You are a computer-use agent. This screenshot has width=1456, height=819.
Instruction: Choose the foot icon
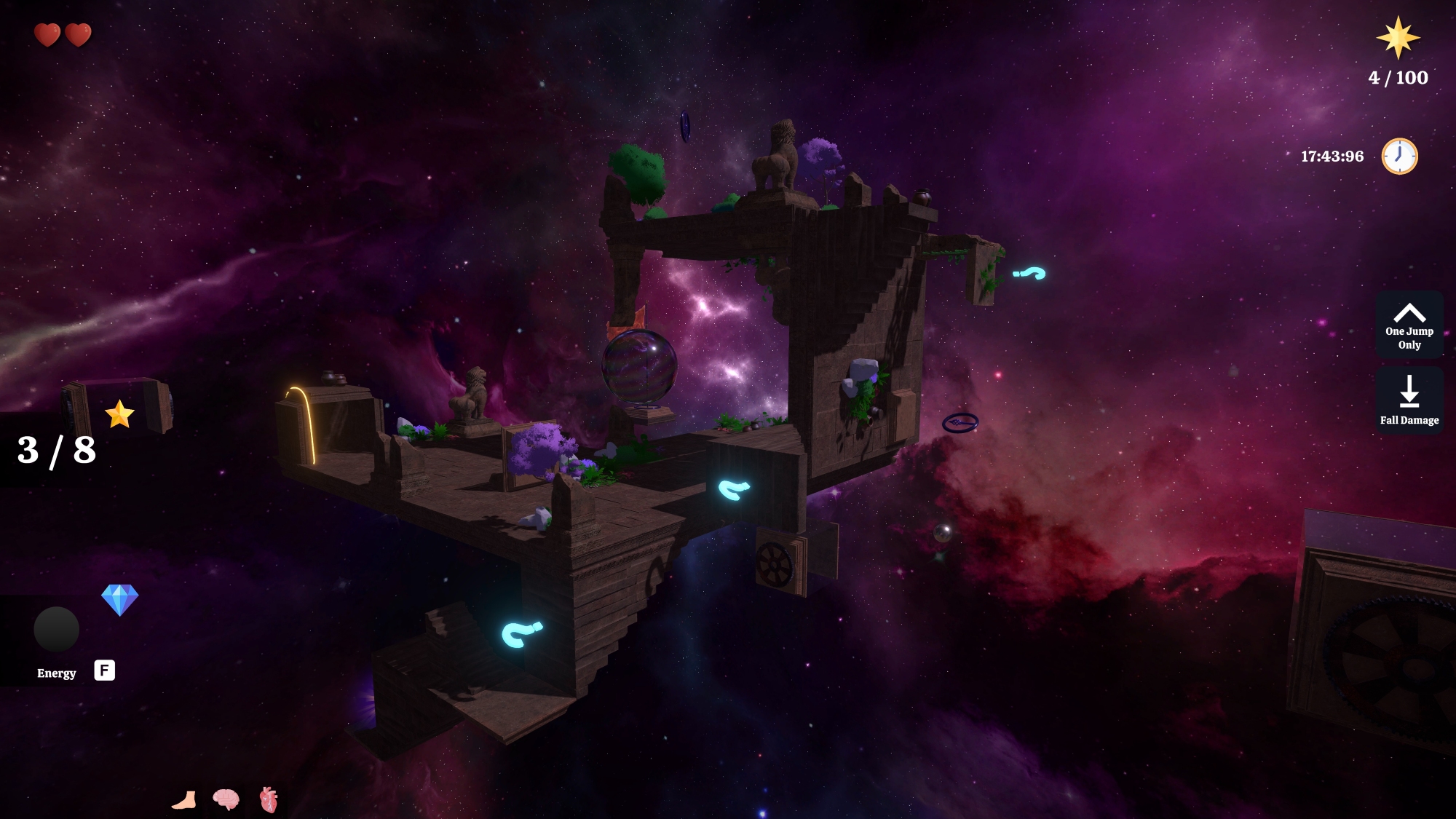click(184, 800)
